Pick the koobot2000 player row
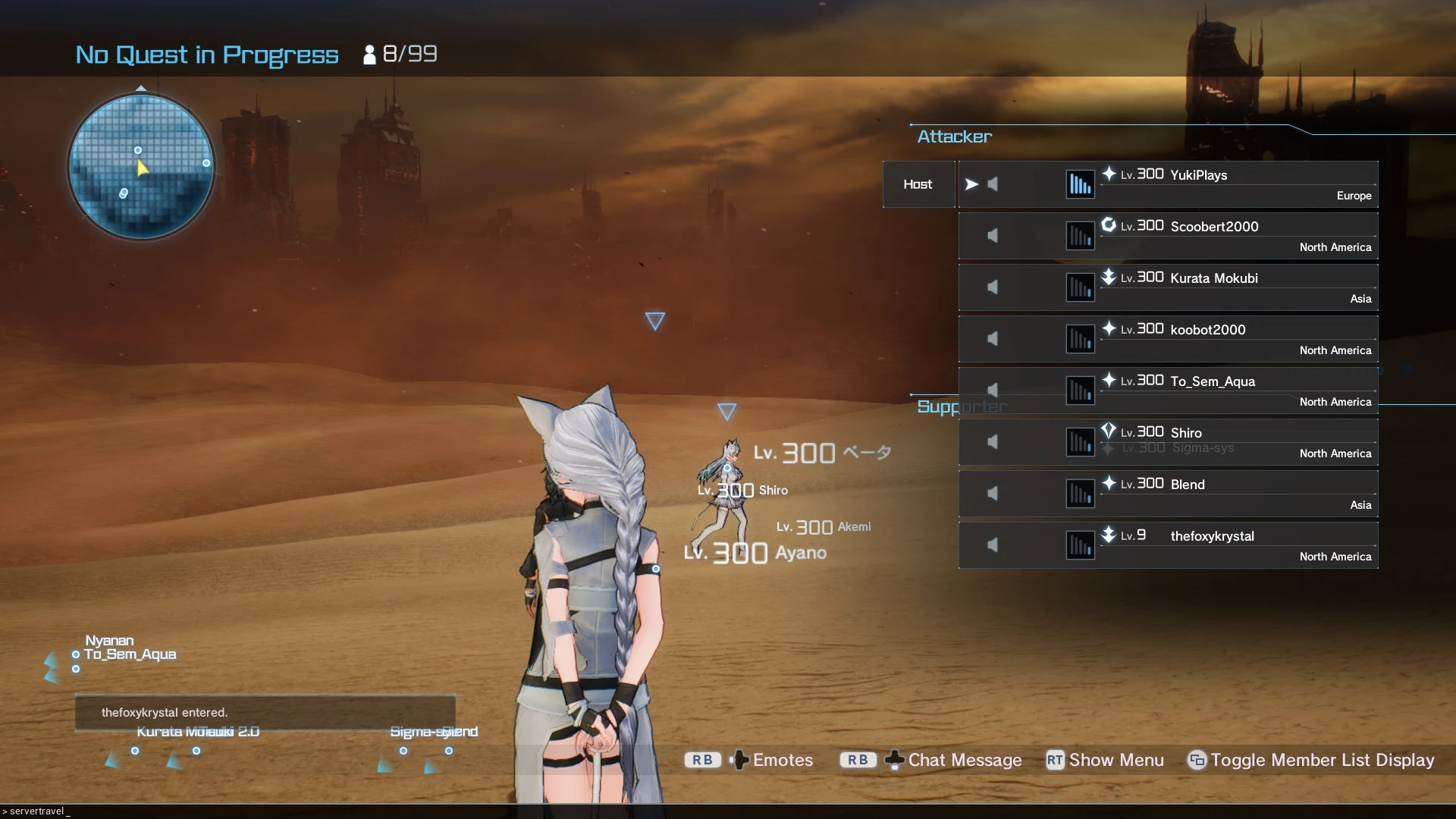 pyautogui.click(x=1207, y=331)
